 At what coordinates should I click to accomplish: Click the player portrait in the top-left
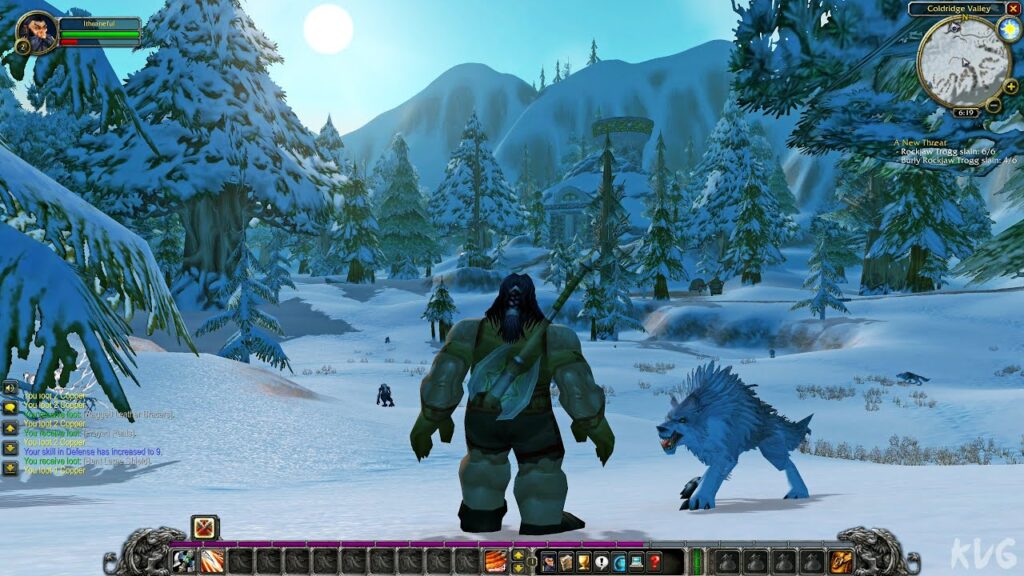37,32
